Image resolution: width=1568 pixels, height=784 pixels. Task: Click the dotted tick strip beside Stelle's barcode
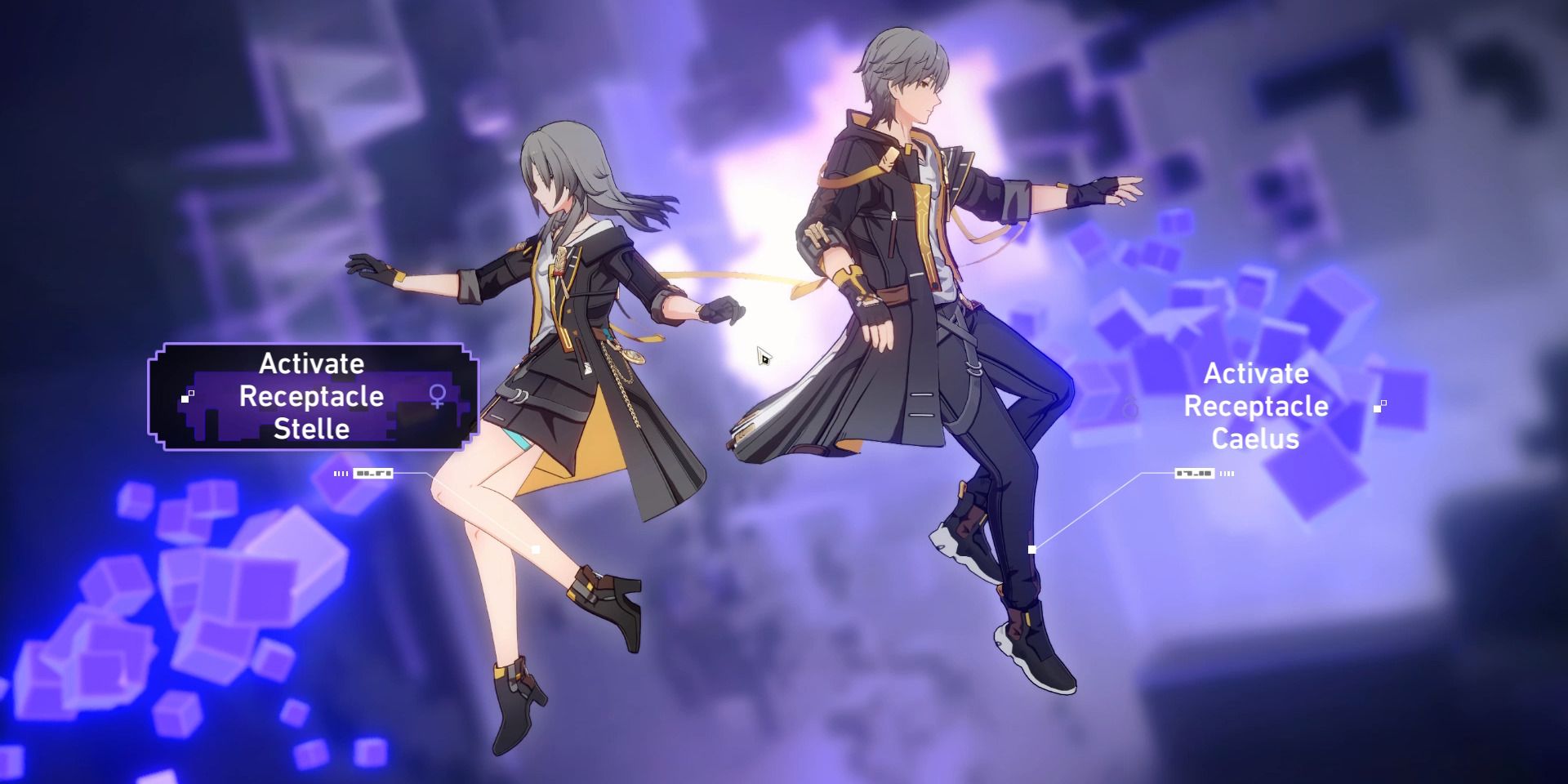pos(341,472)
